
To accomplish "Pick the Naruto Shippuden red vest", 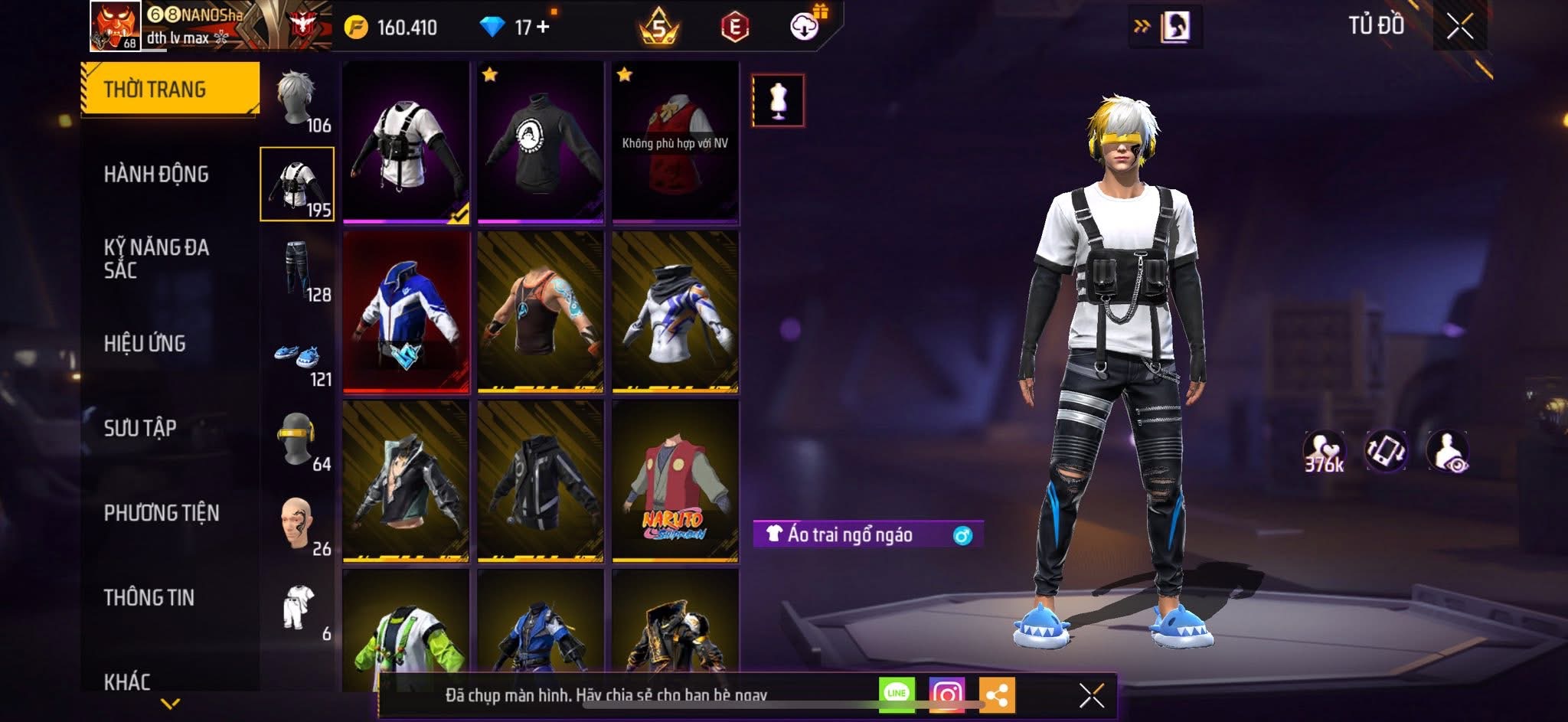I will tap(675, 482).
